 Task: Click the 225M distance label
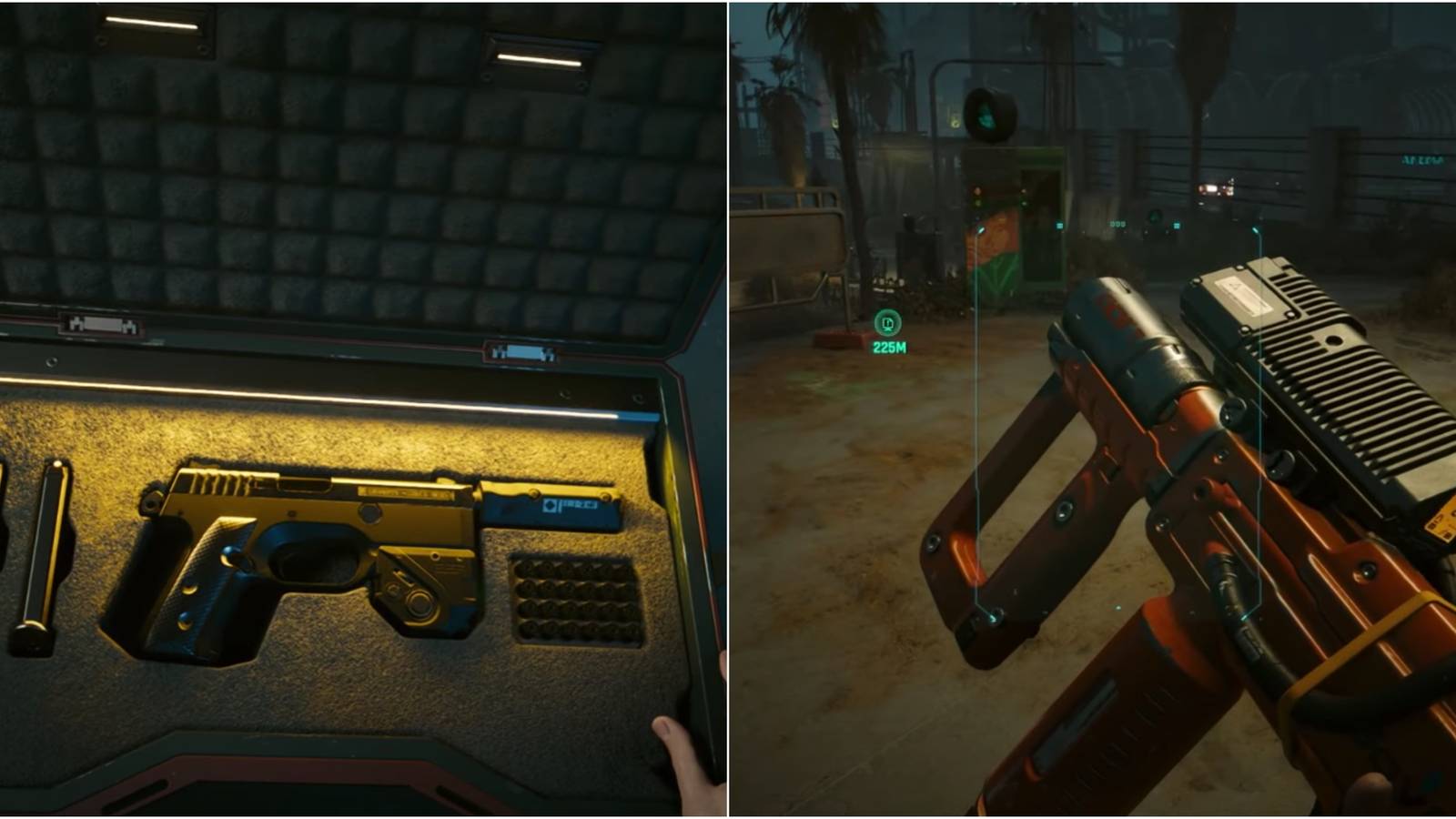tap(890, 347)
